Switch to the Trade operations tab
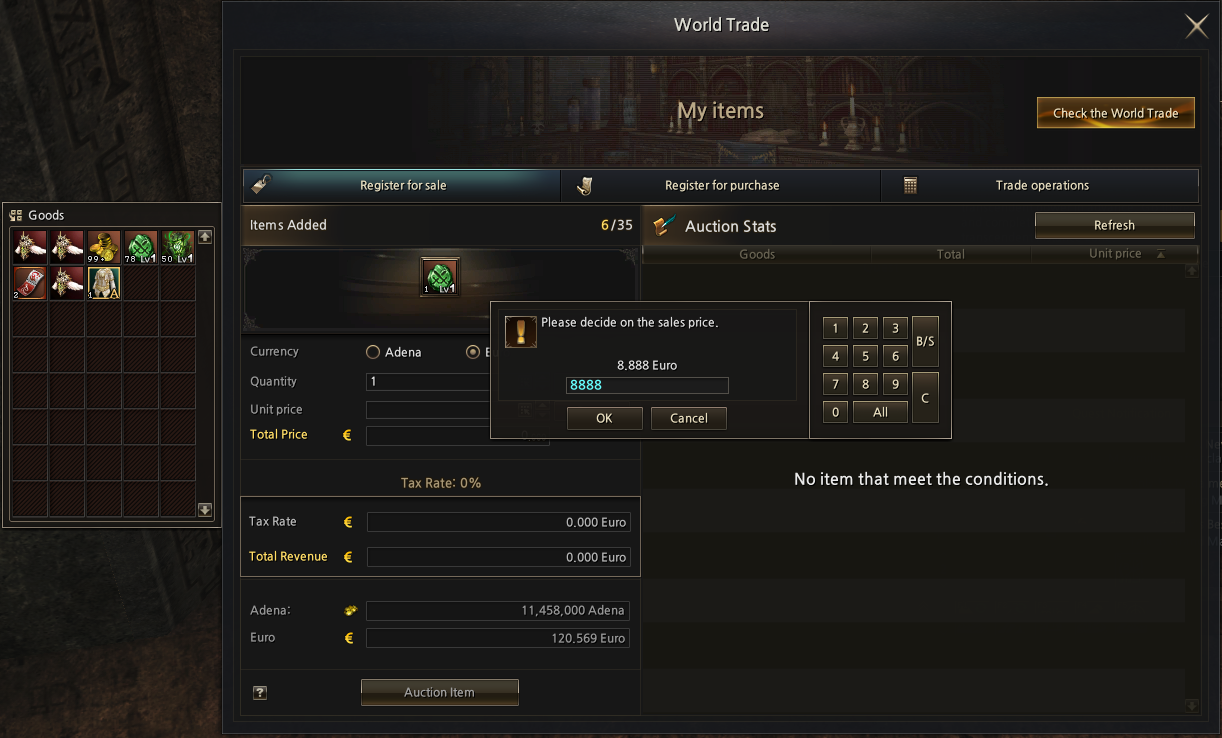Viewport: 1222px width, 738px height. click(1041, 185)
